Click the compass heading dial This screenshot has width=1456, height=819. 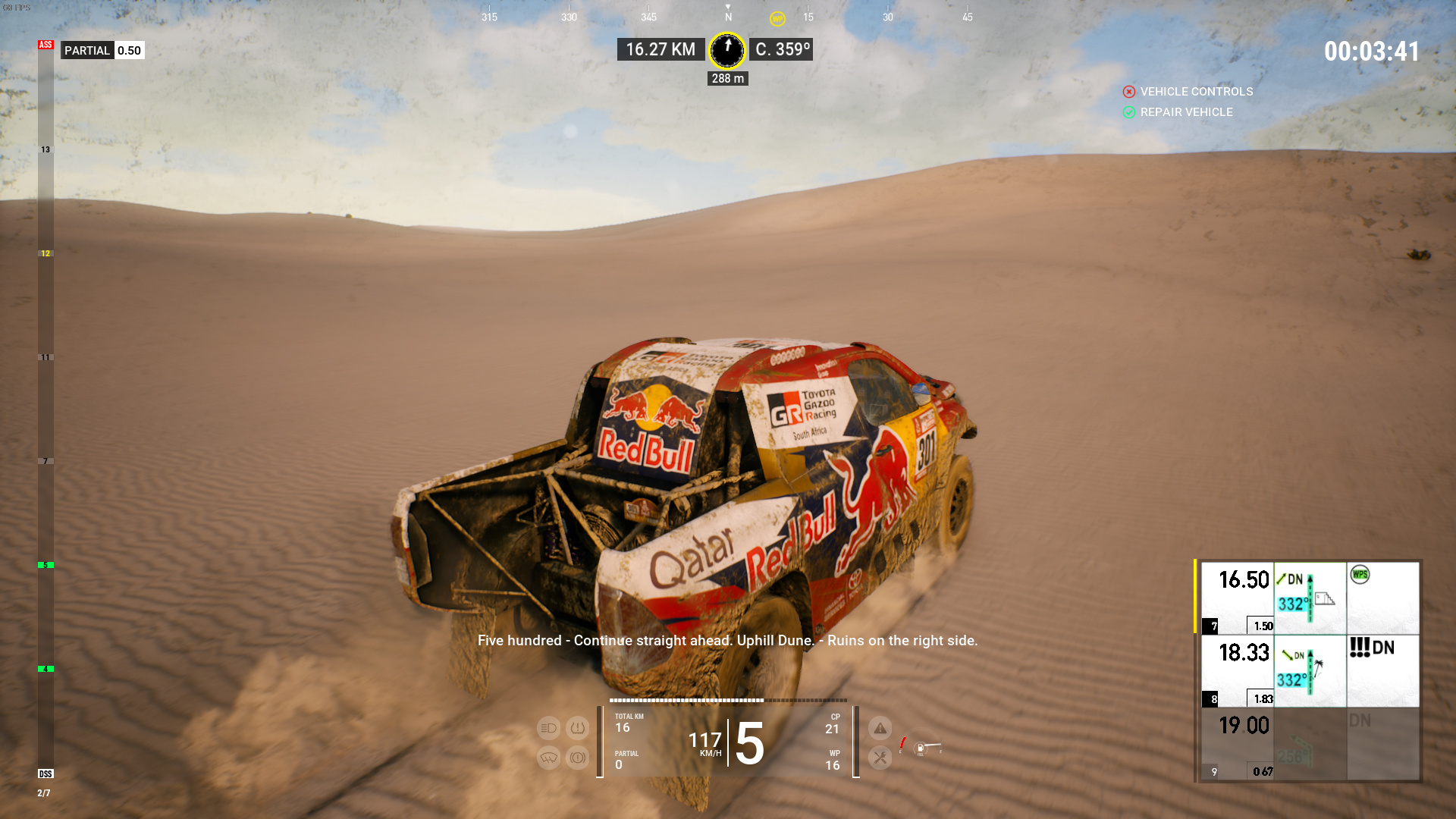[x=727, y=50]
